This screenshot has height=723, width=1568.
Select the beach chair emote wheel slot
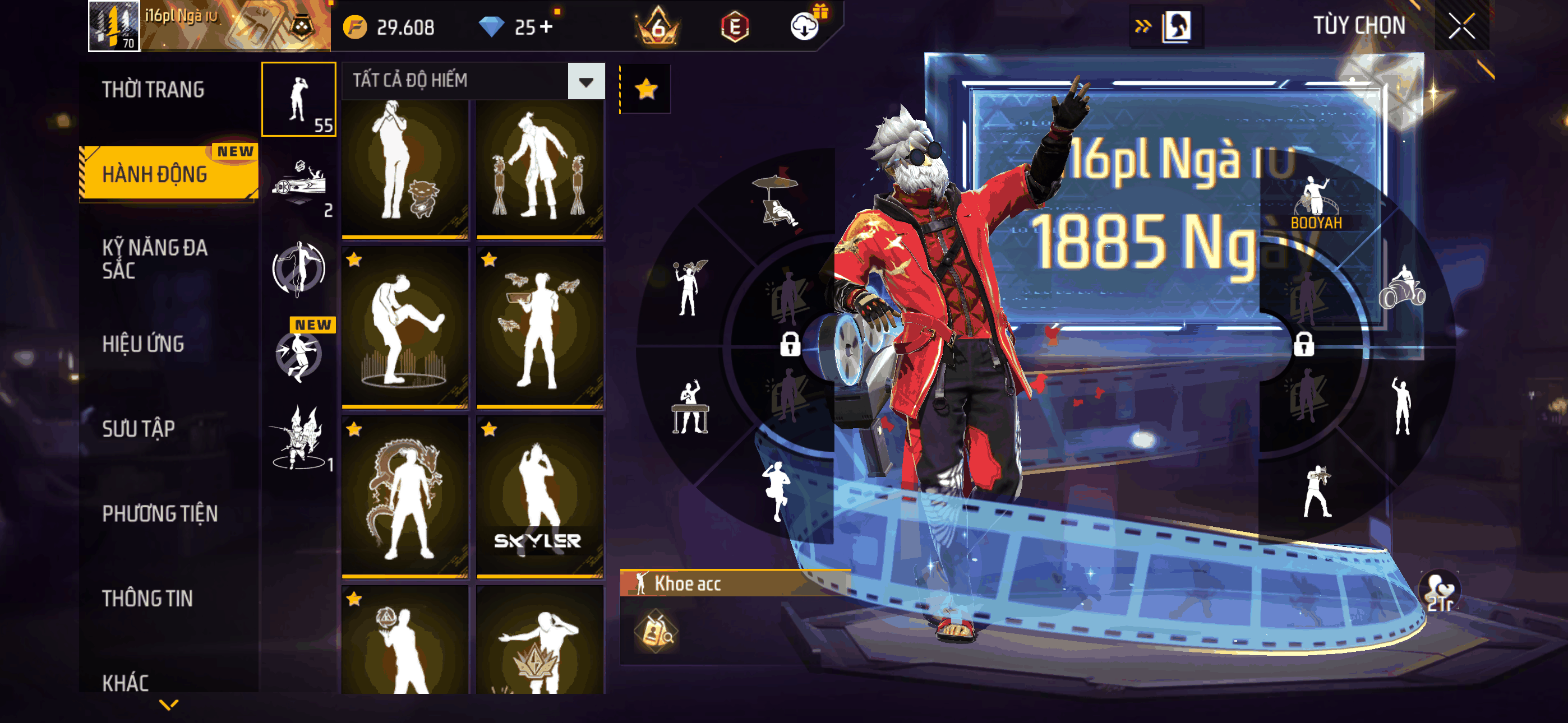(776, 200)
